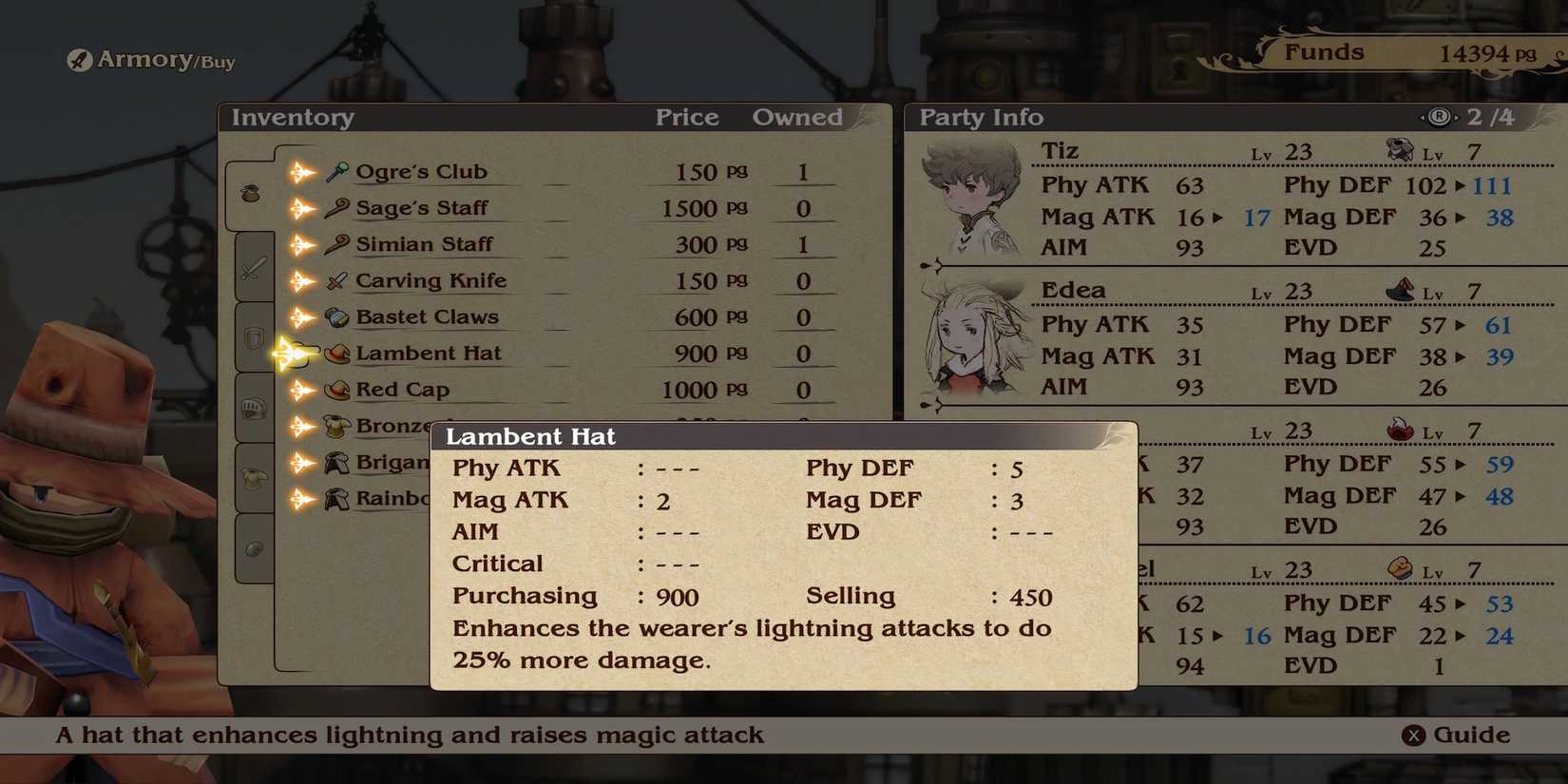Select Red Cap in the inventory list

404,389
